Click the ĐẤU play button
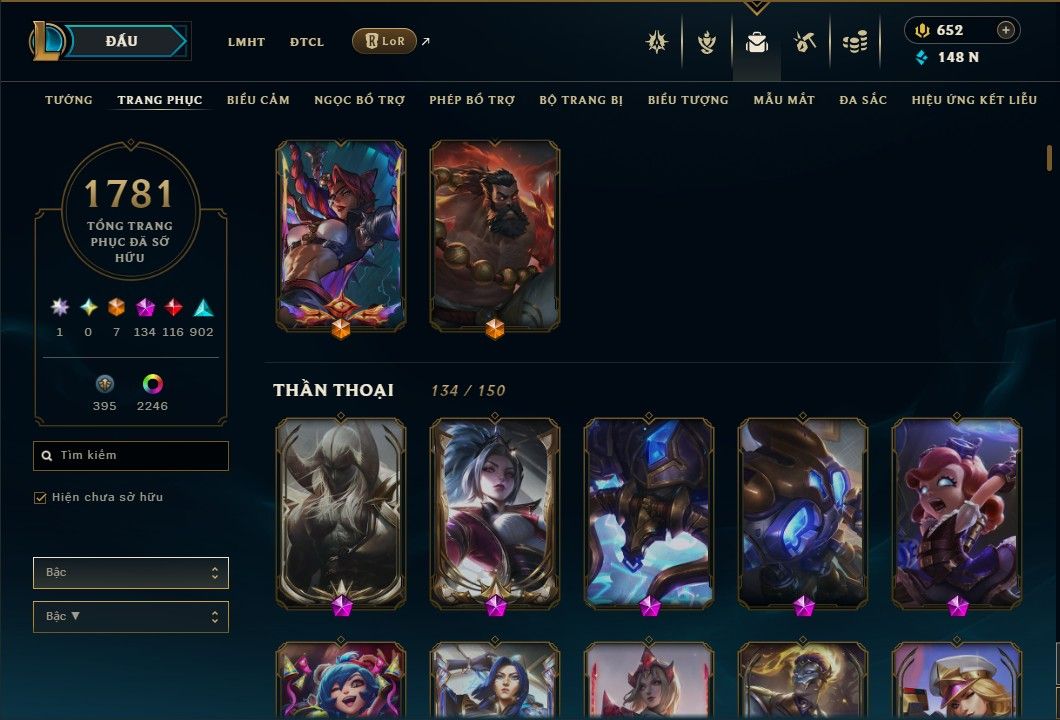The width and height of the screenshot is (1060, 720). pos(122,41)
